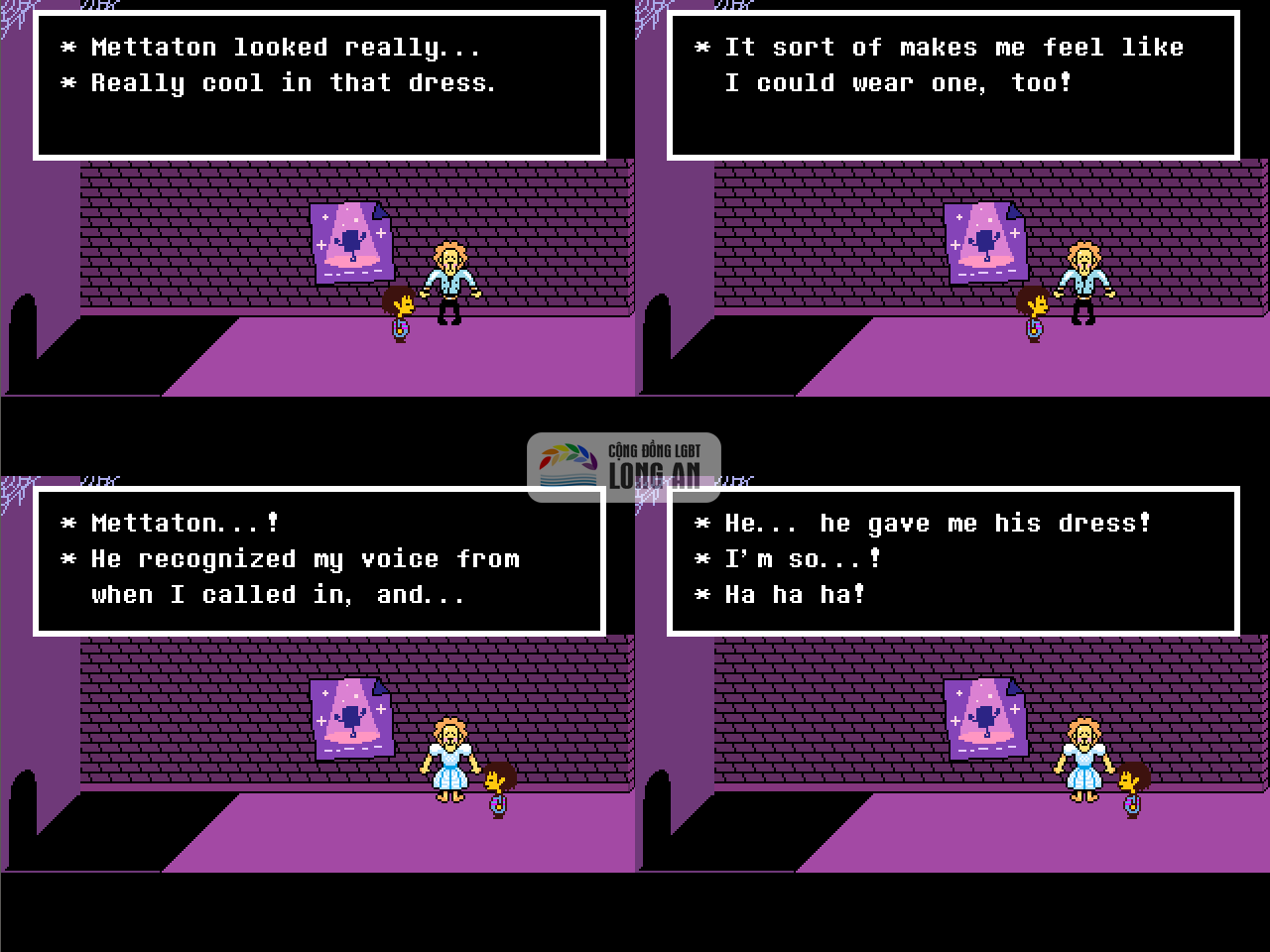The height and width of the screenshot is (952, 1270).
Task: Select the Frisk sprite in the top-left panel
Action: click(x=400, y=307)
